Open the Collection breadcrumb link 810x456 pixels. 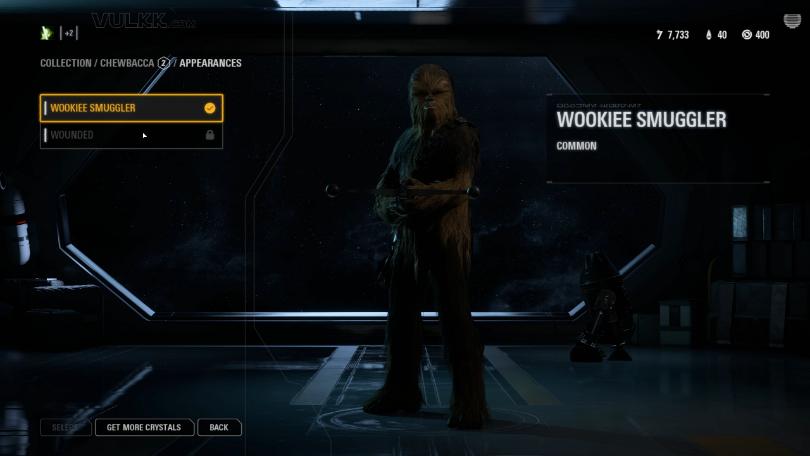coord(65,63)
